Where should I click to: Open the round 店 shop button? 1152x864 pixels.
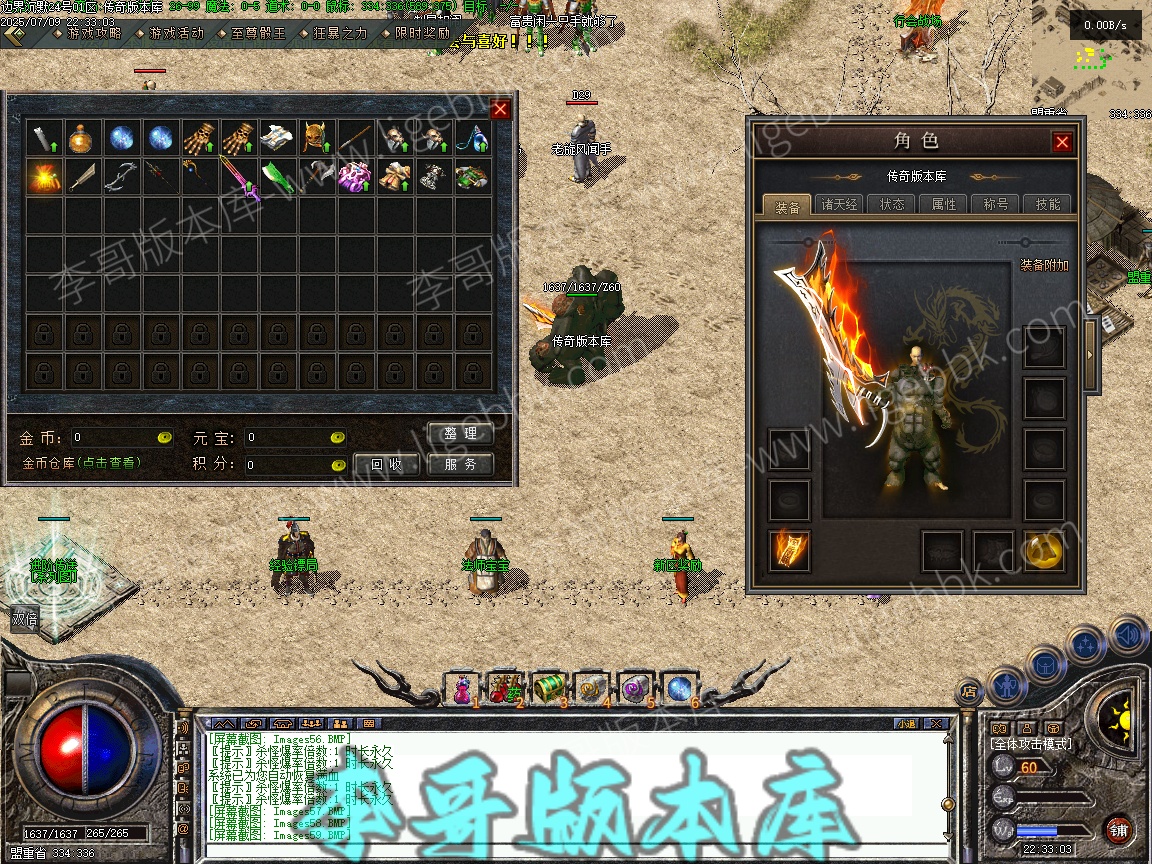pyautogui.click(x=968, y=690)
